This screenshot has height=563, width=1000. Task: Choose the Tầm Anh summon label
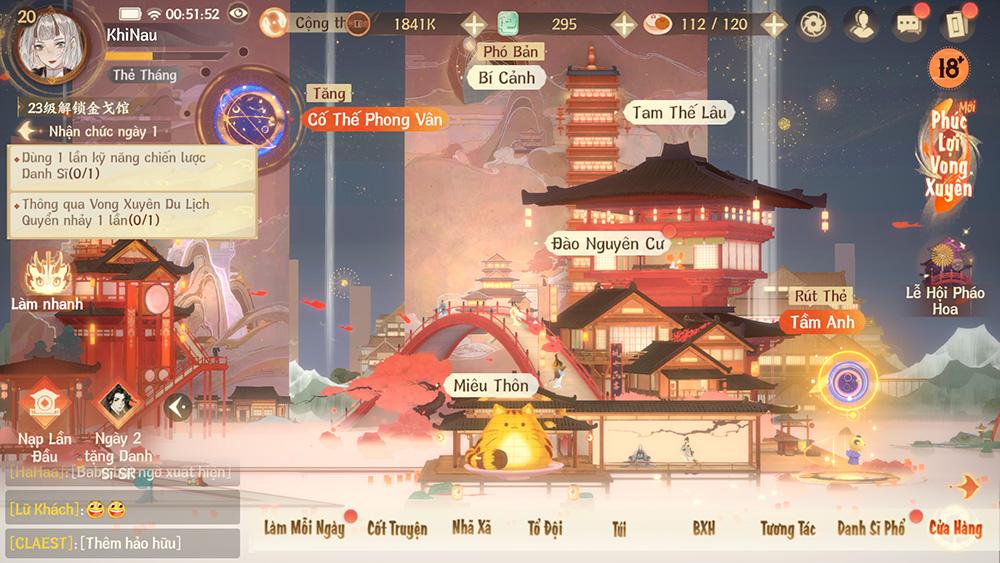tap(822, 322)
